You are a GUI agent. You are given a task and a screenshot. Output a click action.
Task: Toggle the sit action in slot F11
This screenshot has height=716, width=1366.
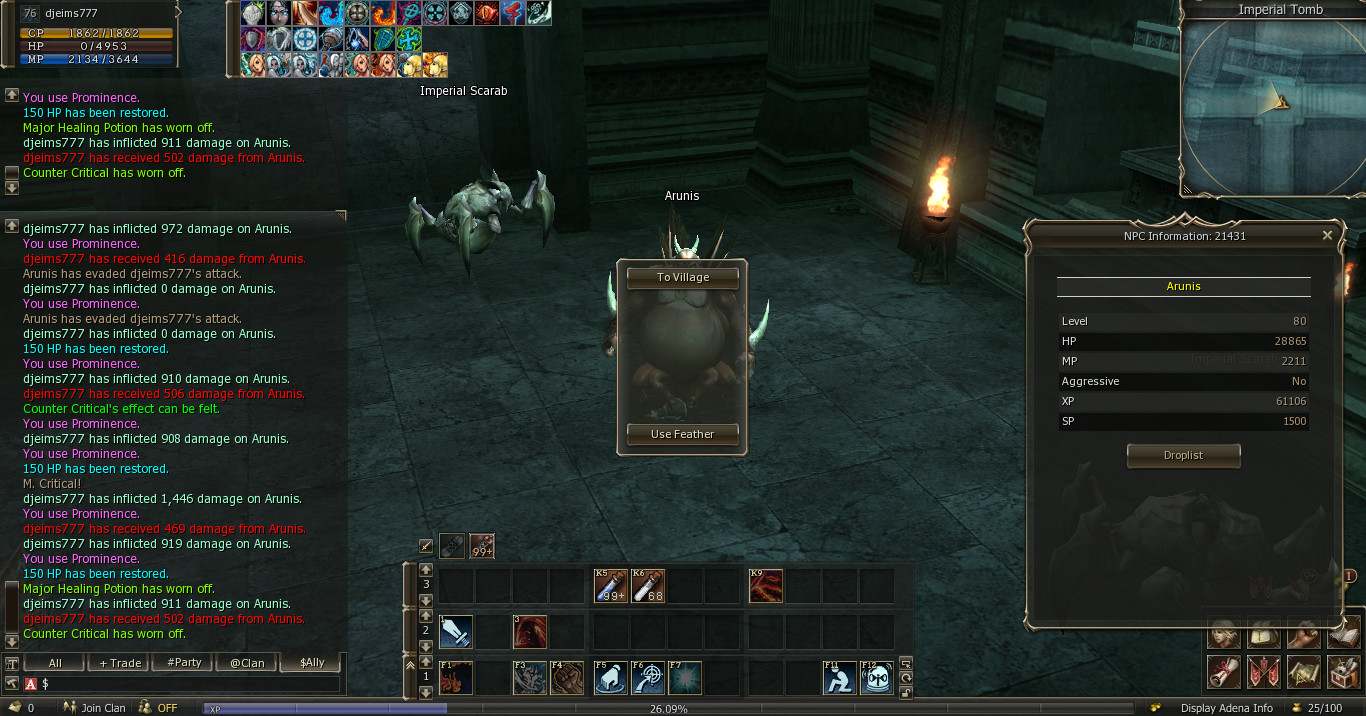pos(840,678)
